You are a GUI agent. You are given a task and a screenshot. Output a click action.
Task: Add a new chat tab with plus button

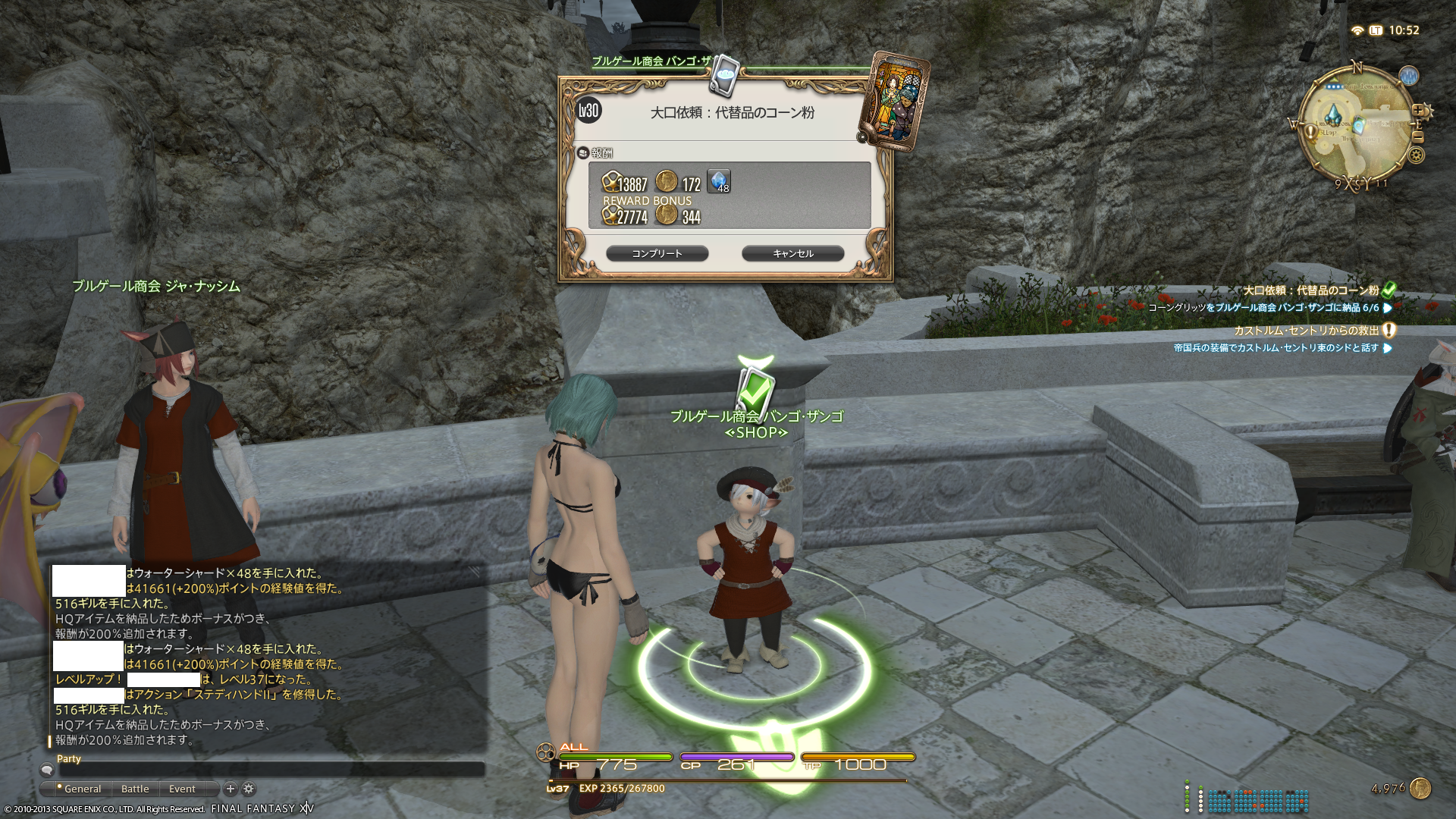(231, 789)
